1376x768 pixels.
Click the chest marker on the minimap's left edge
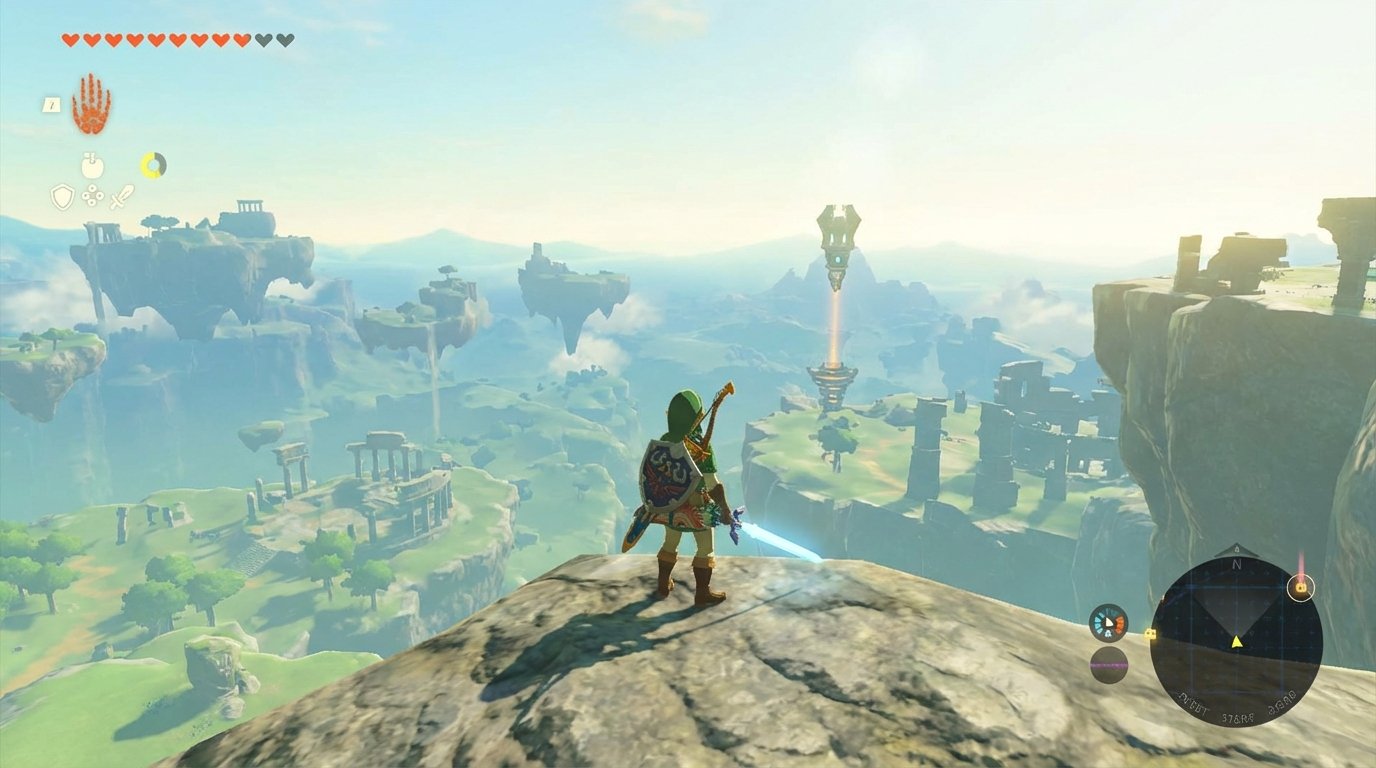tap(1150, 634)
